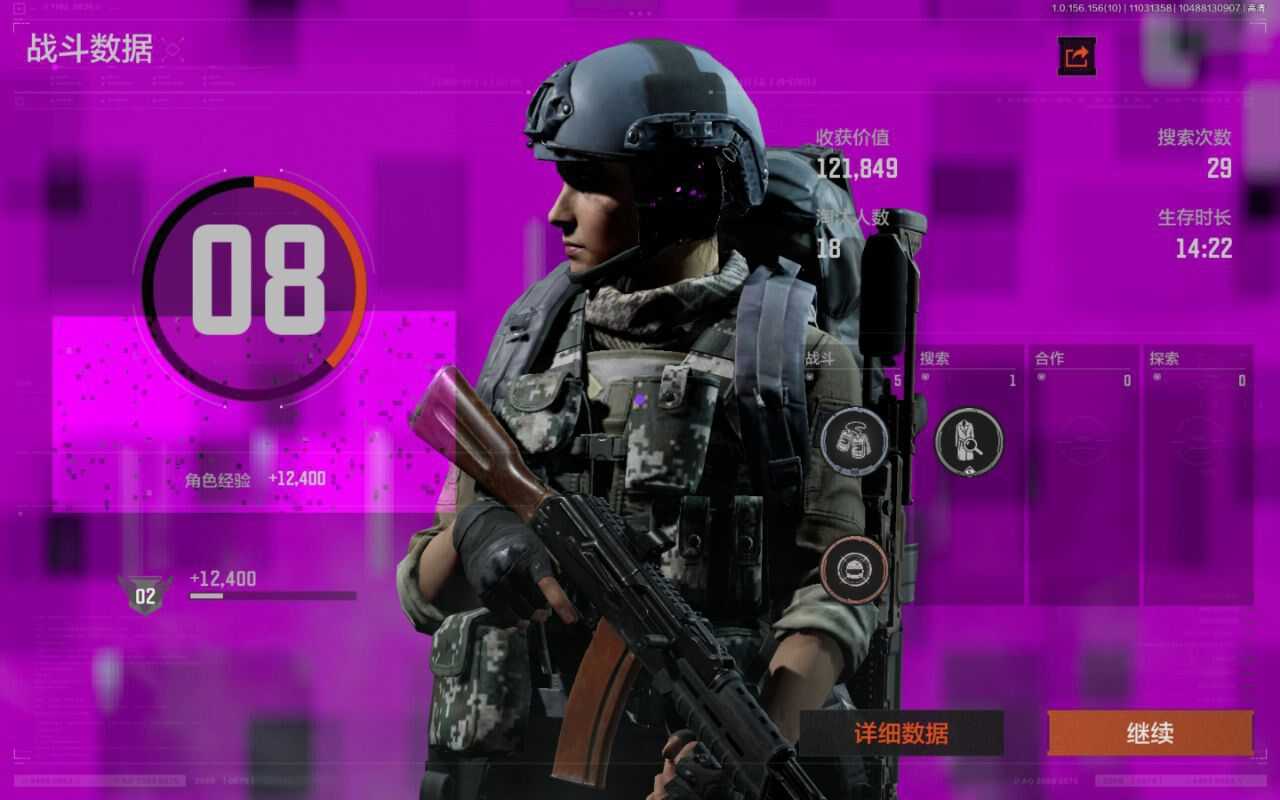View the red-ringed helmet badge
1280x800 pixels.
(x=854, y=570)
